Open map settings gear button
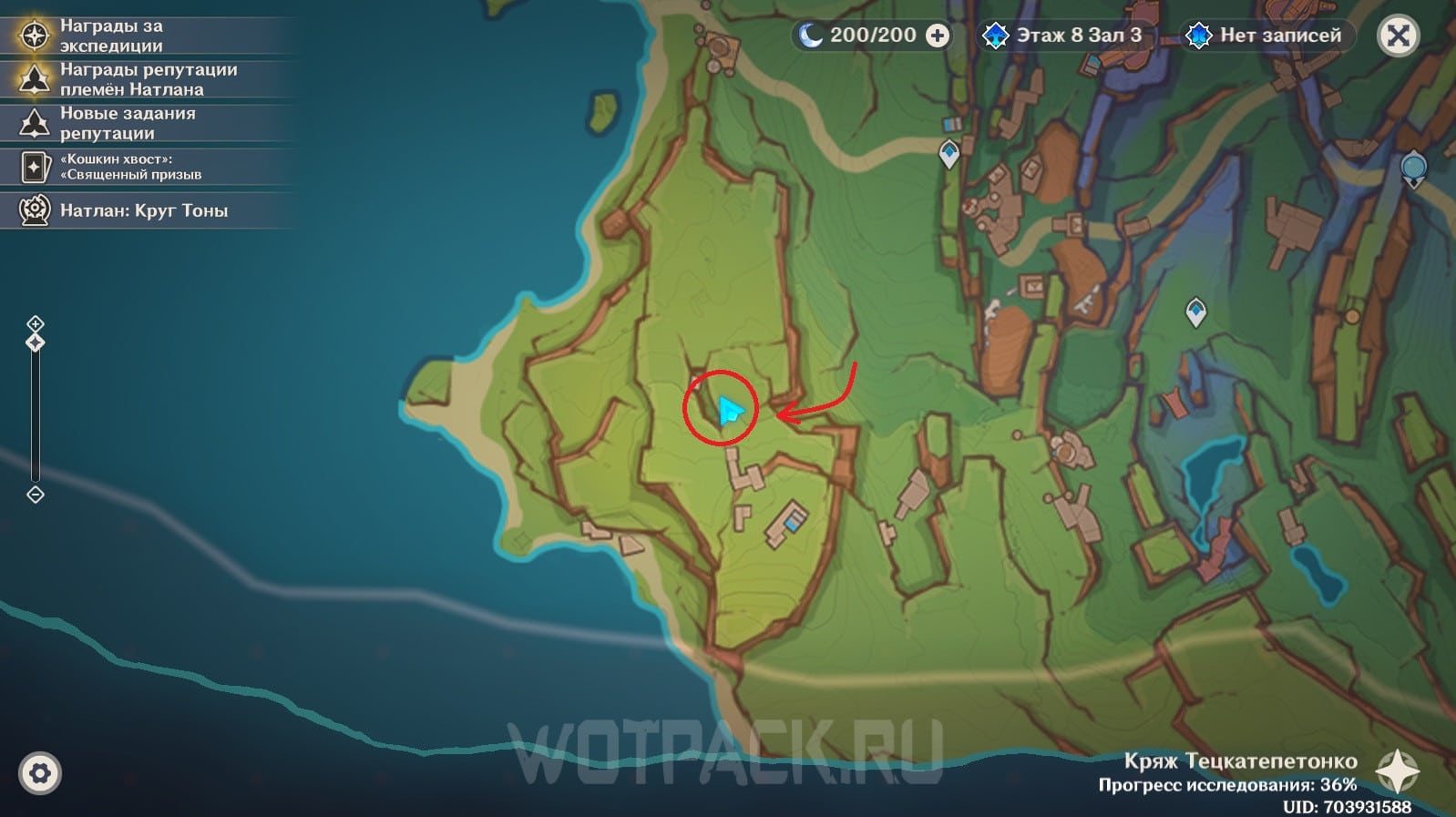1456x817 pixels. [39, 773]
